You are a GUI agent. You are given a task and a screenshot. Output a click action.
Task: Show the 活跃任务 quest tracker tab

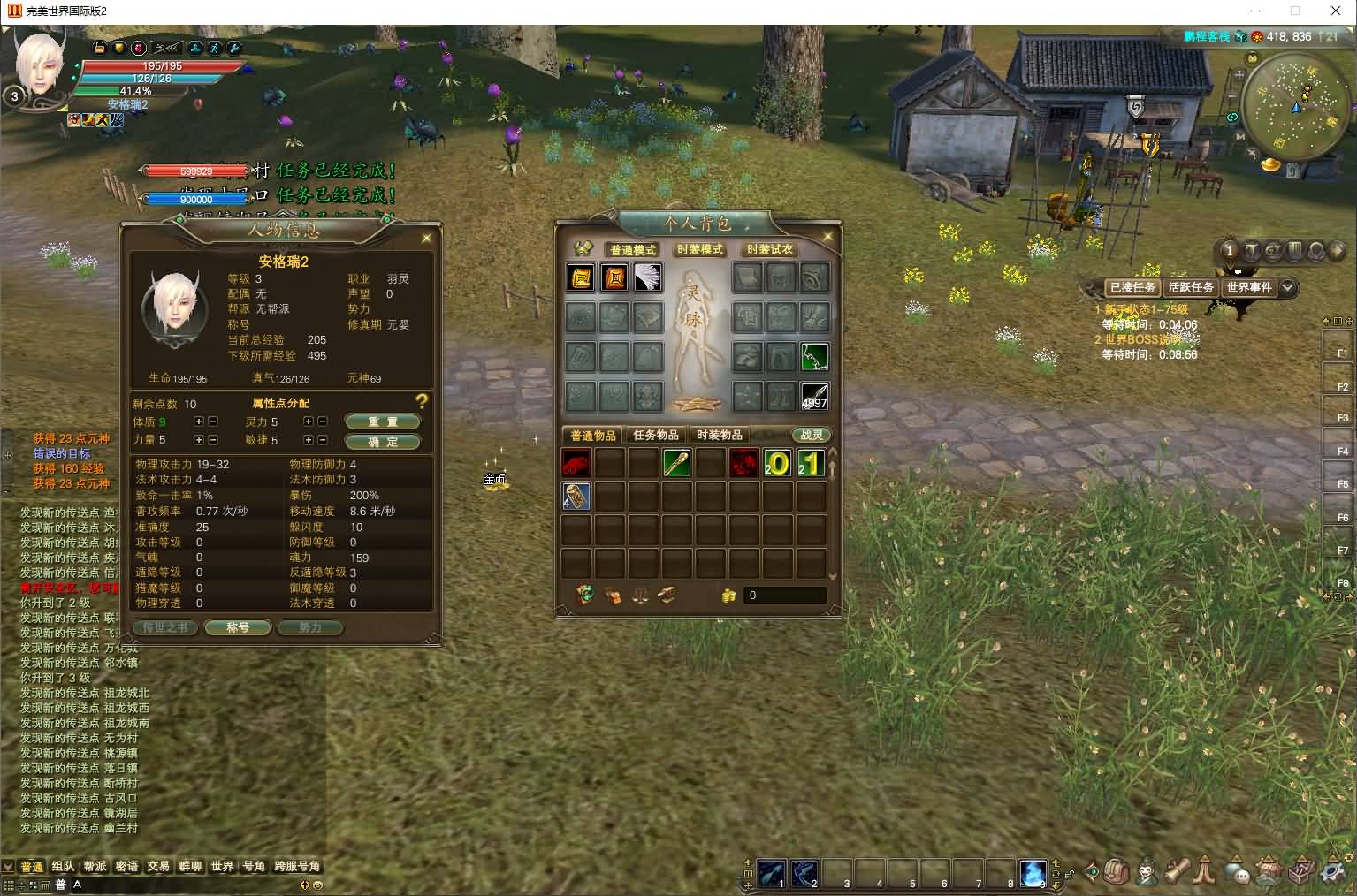click(1191, 287)
